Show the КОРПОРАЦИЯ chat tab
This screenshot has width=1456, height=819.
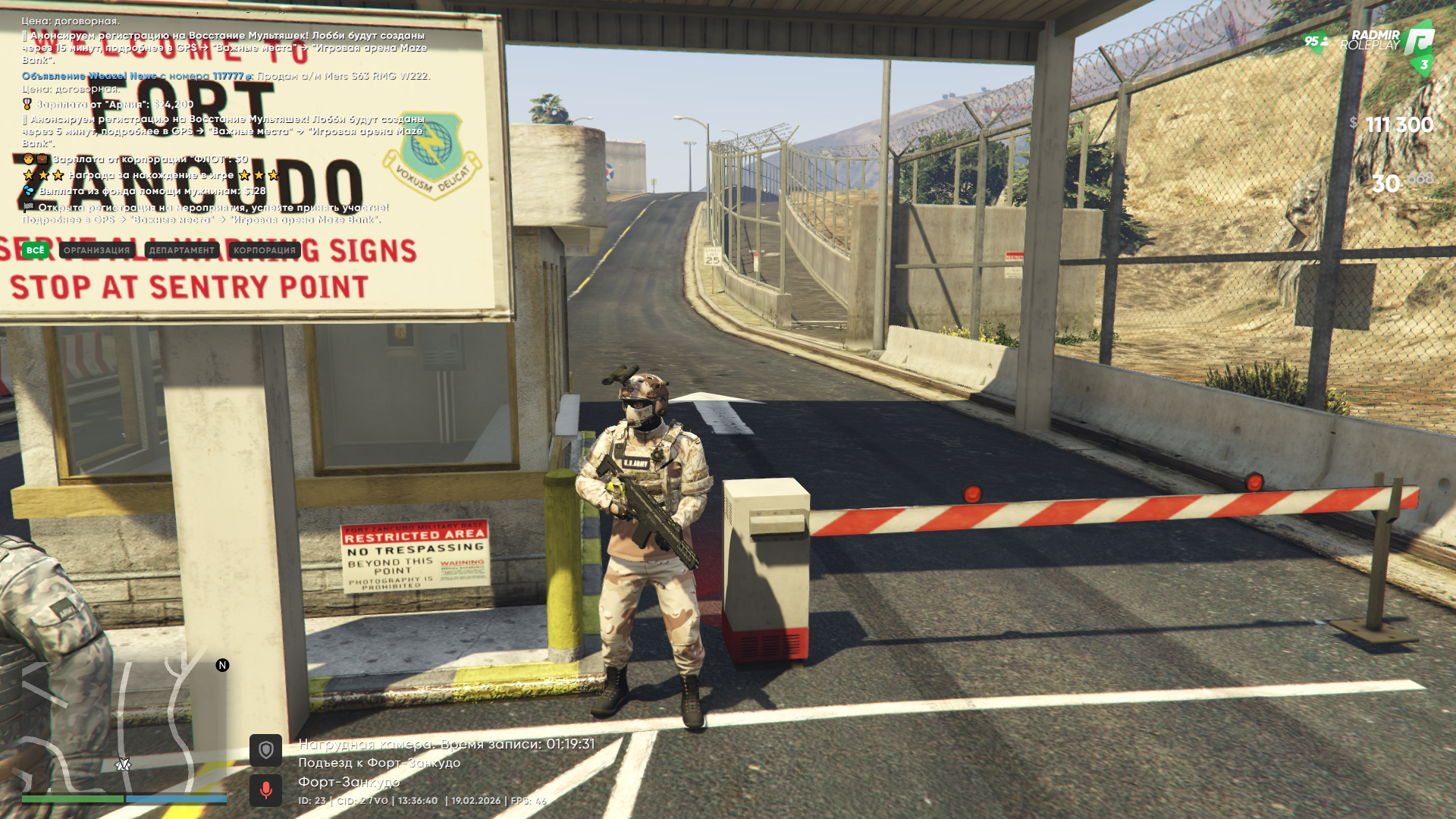pos(264,250)
